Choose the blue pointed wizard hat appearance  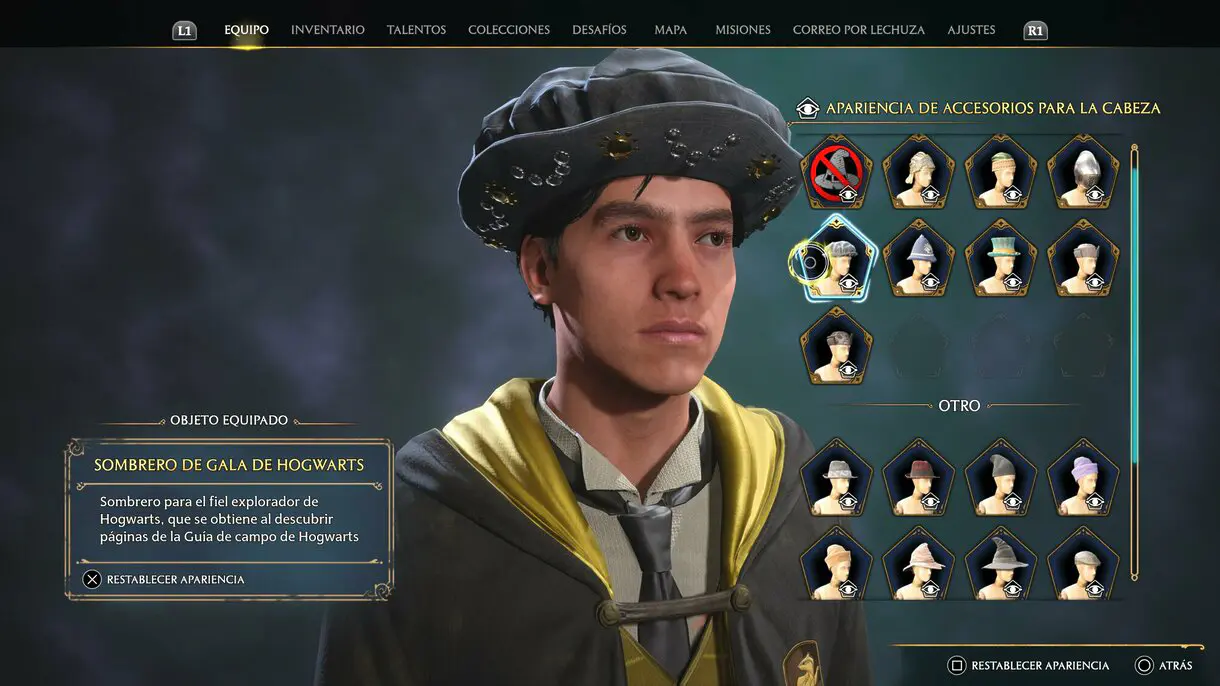click(918, 259)
